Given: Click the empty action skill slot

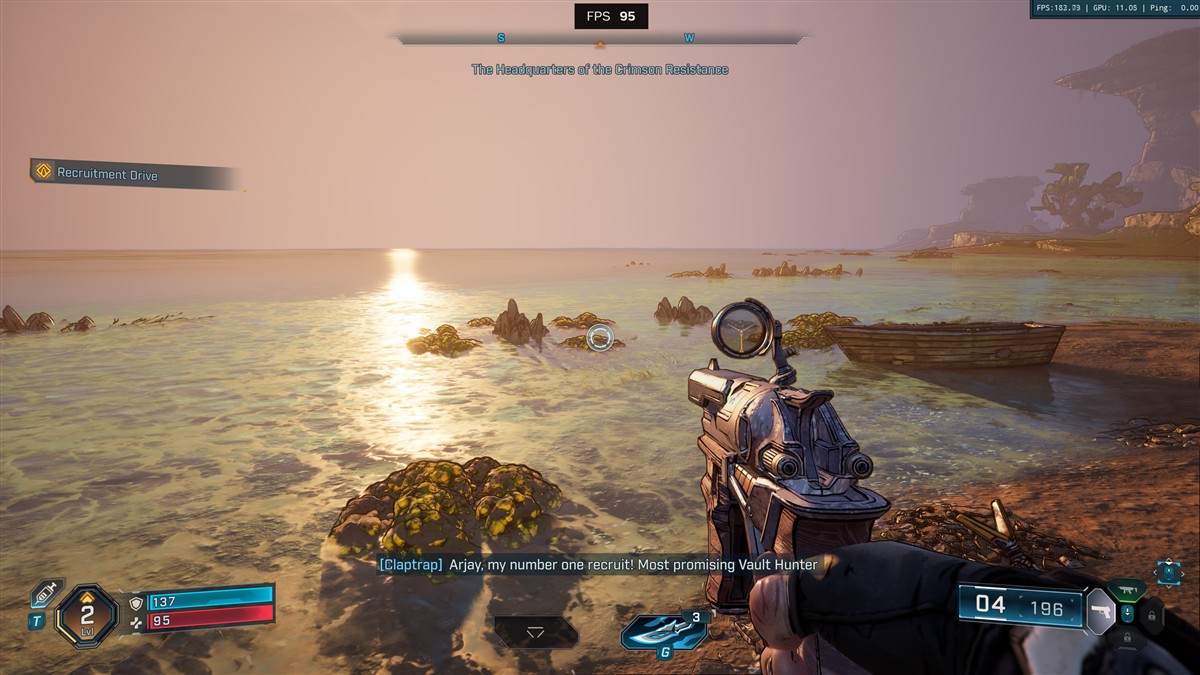Looking at the screenshot, I should click(x=535, y=632).
